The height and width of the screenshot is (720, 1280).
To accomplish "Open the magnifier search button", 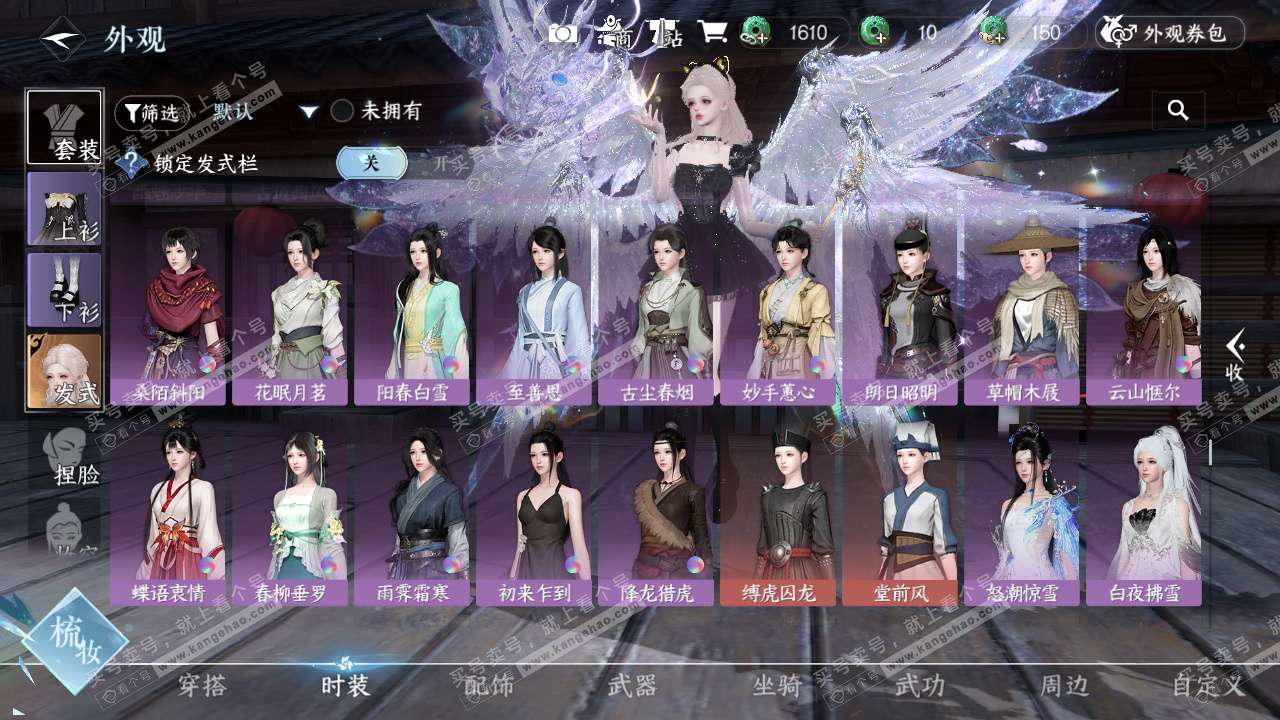I will tap(1178, 111).
